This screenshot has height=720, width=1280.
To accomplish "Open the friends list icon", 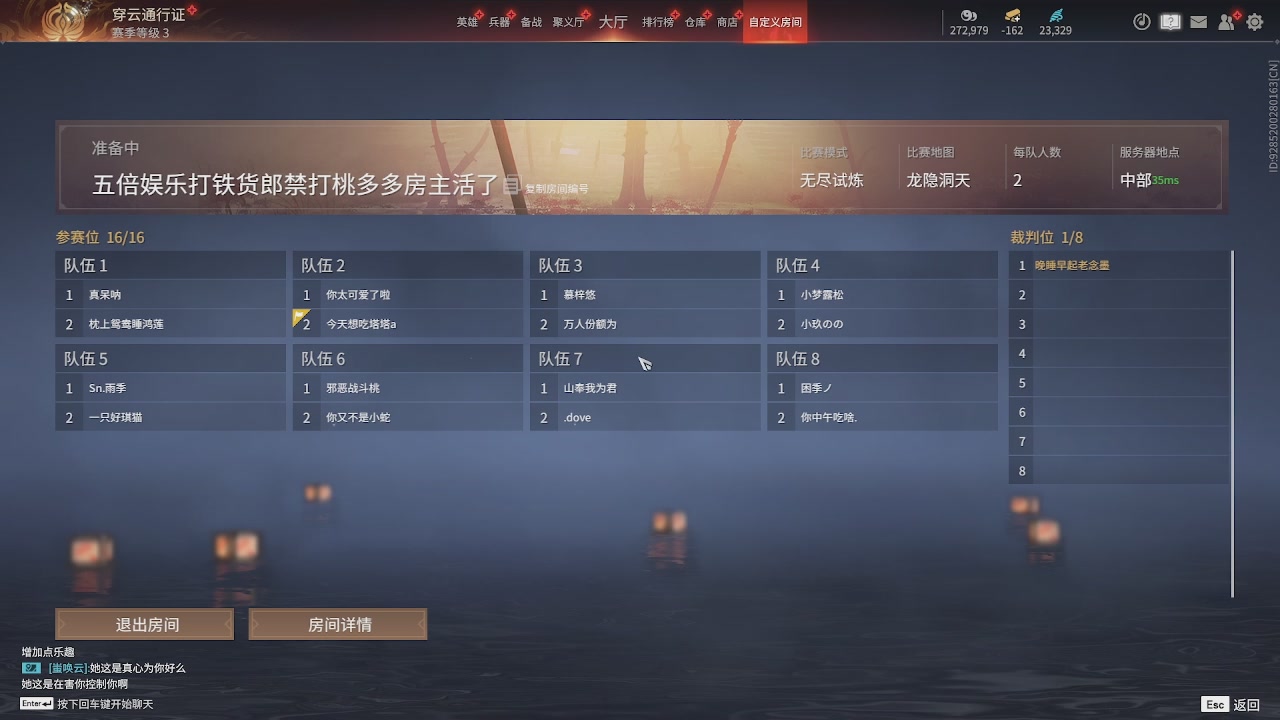I will pos(1226,21).
